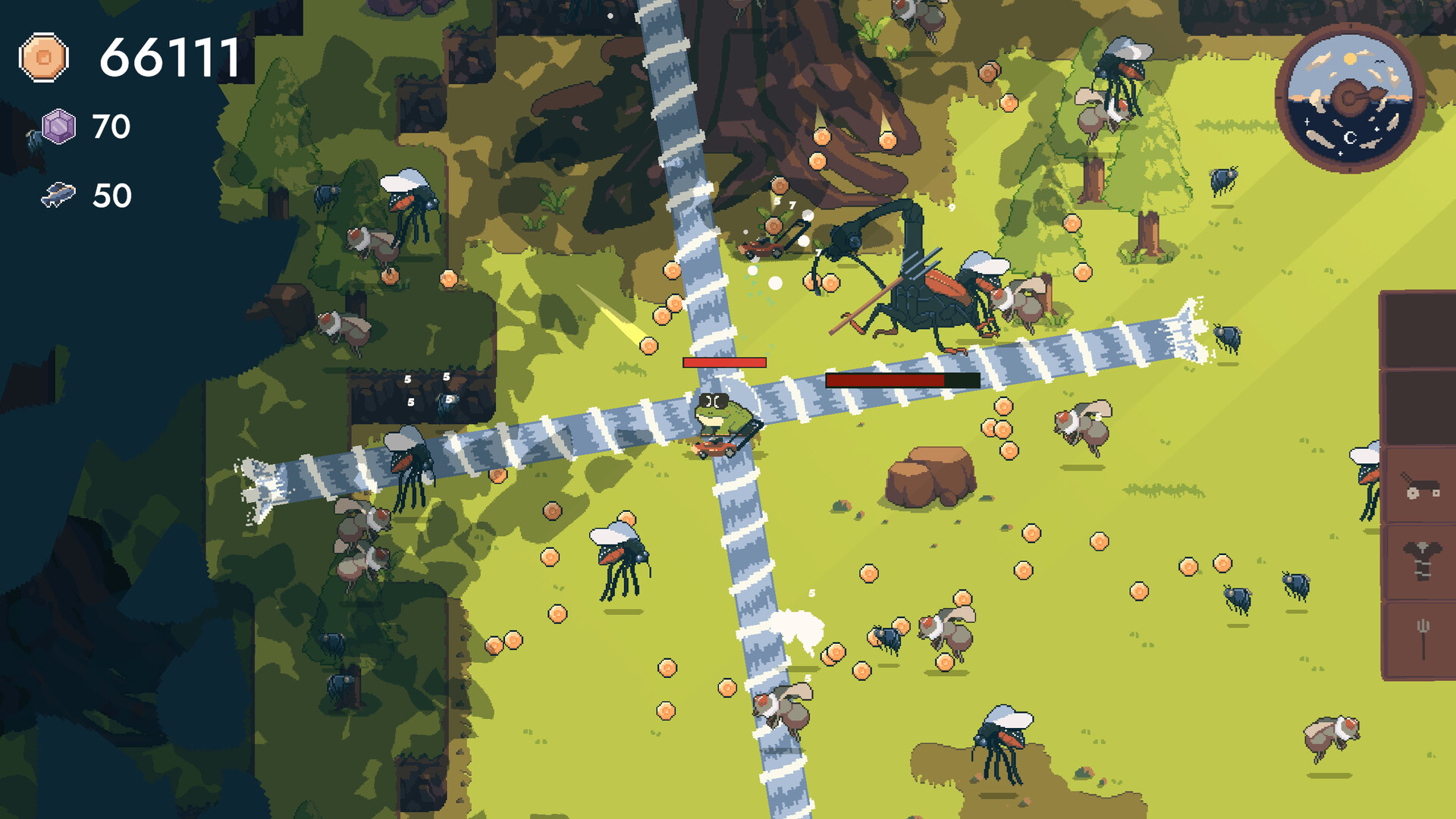The width and height of the screenshot is (1456, 819).
Task: Select the armor vest equipment slot
Action: click(1421, 561)
